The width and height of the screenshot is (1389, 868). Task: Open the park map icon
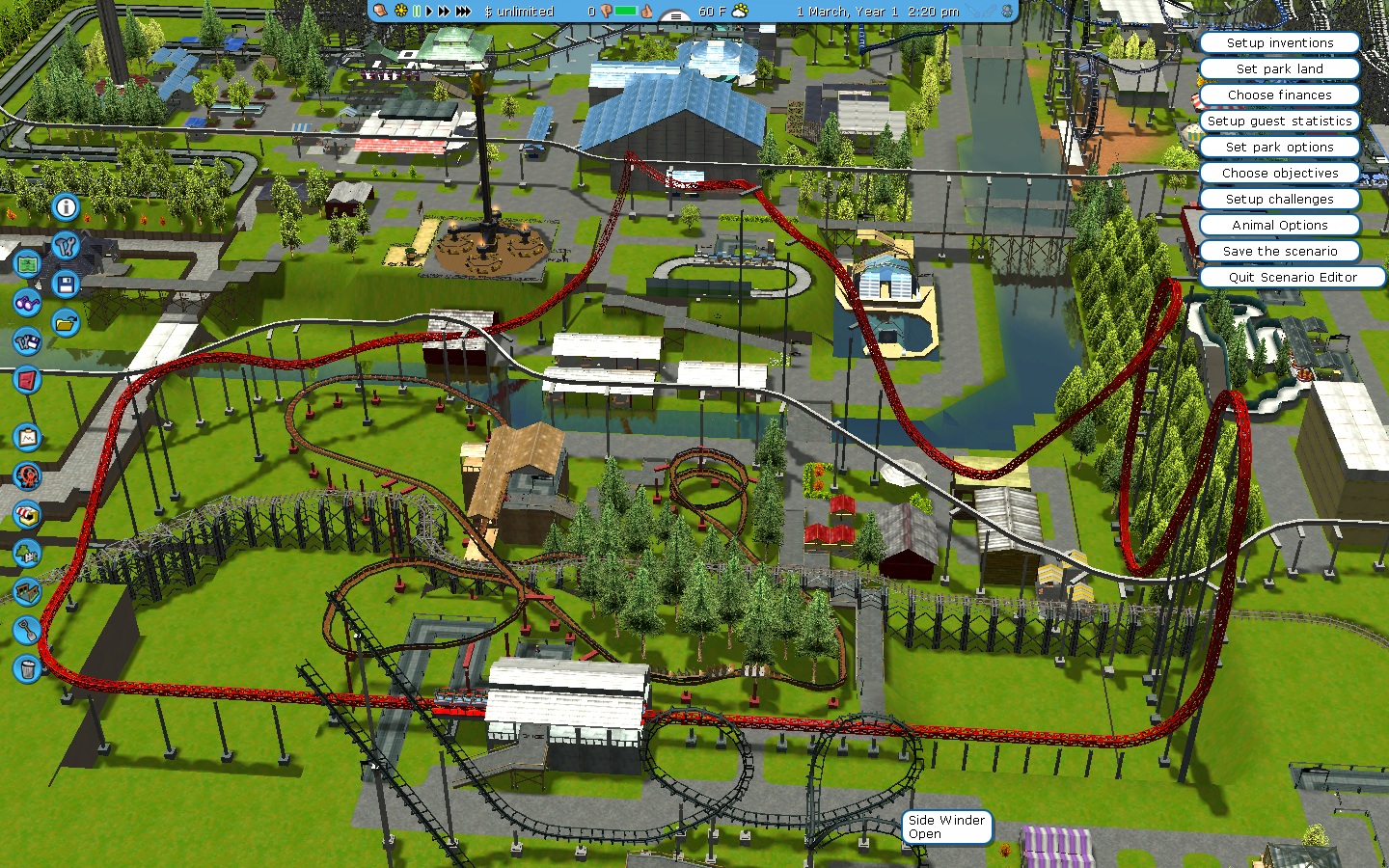(x=27, y=262)
